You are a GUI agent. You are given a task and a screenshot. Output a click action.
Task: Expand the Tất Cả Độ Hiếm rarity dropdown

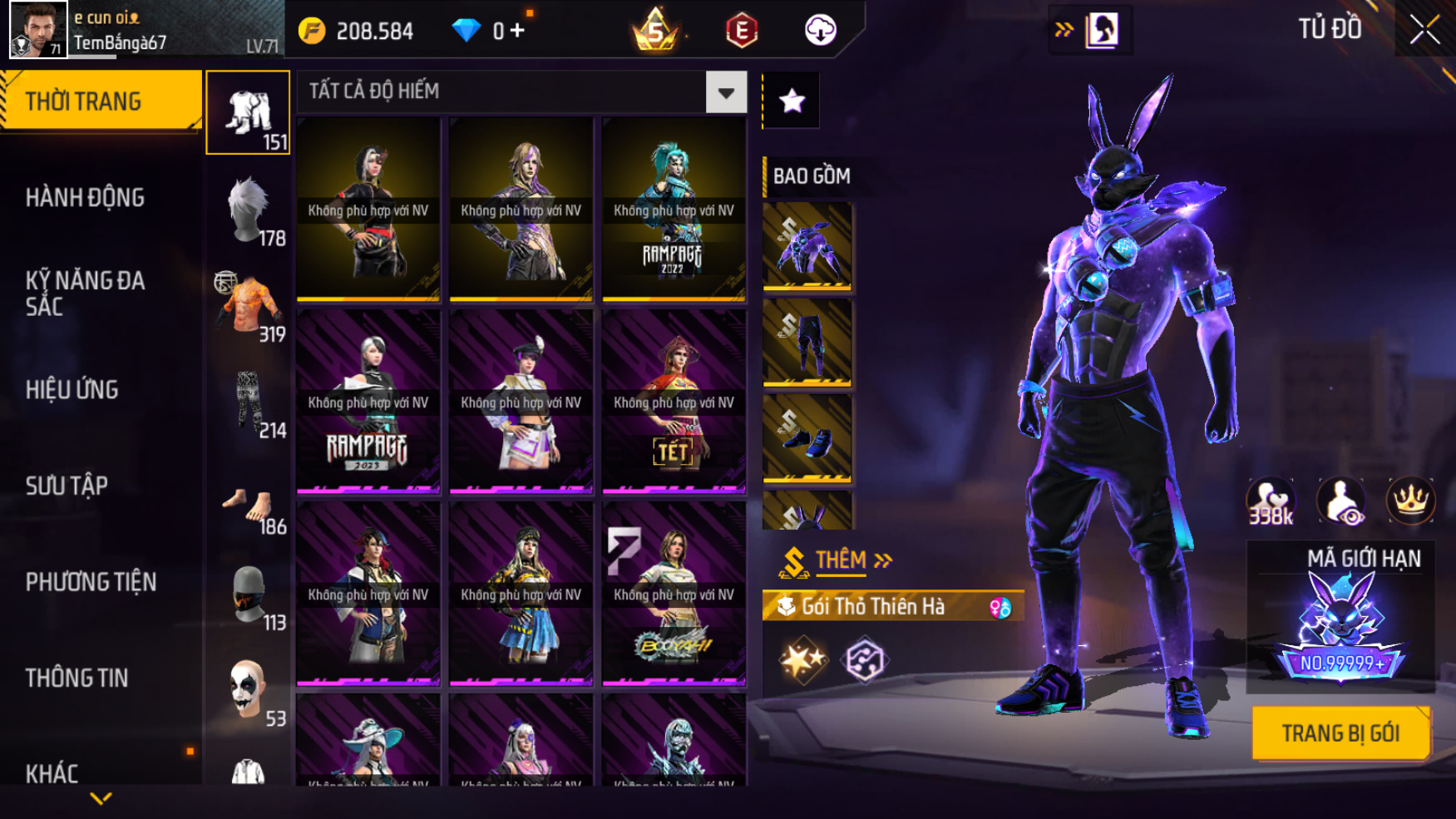(726, 92)
